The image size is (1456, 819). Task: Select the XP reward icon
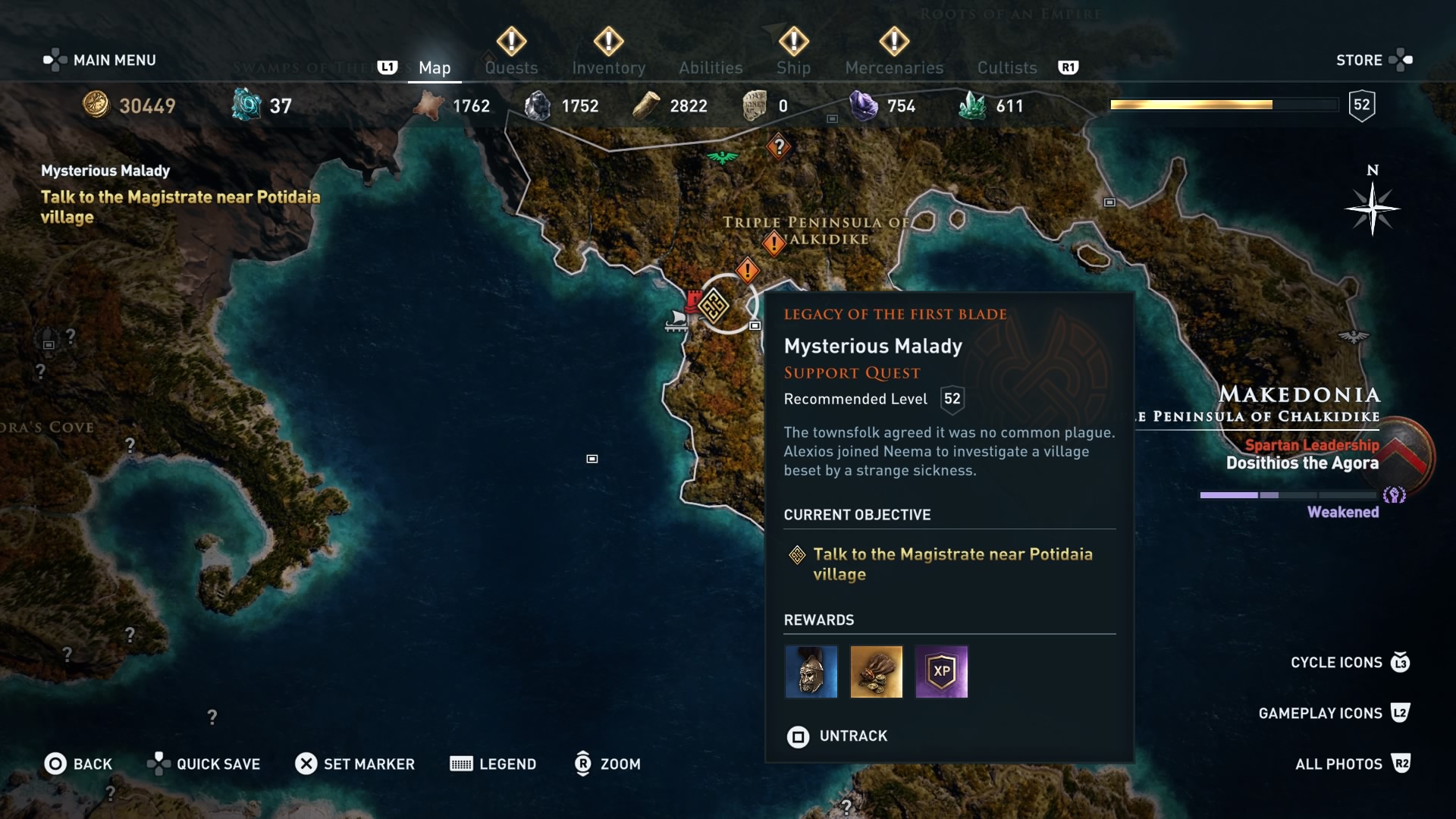(941, 672)
